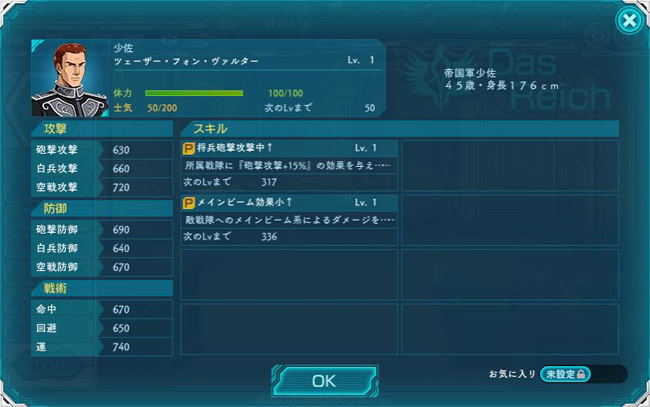
Task: Close the officer details window
Action: point(627,21)
